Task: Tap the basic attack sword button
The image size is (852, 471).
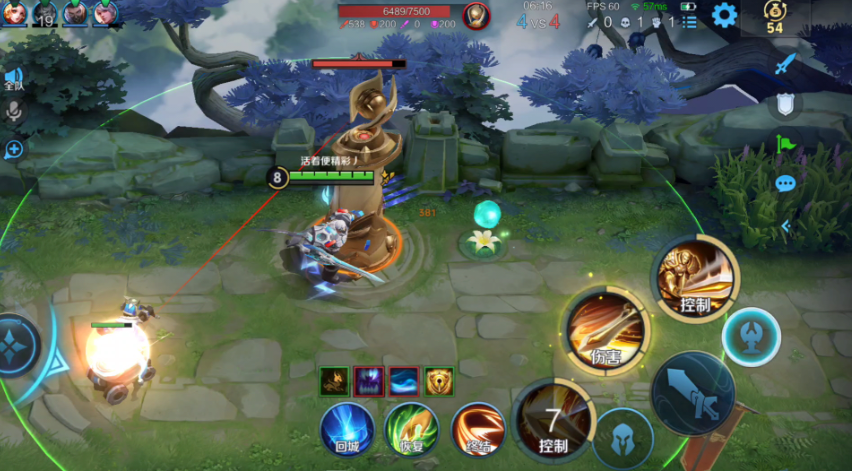Action: (692, 392)
